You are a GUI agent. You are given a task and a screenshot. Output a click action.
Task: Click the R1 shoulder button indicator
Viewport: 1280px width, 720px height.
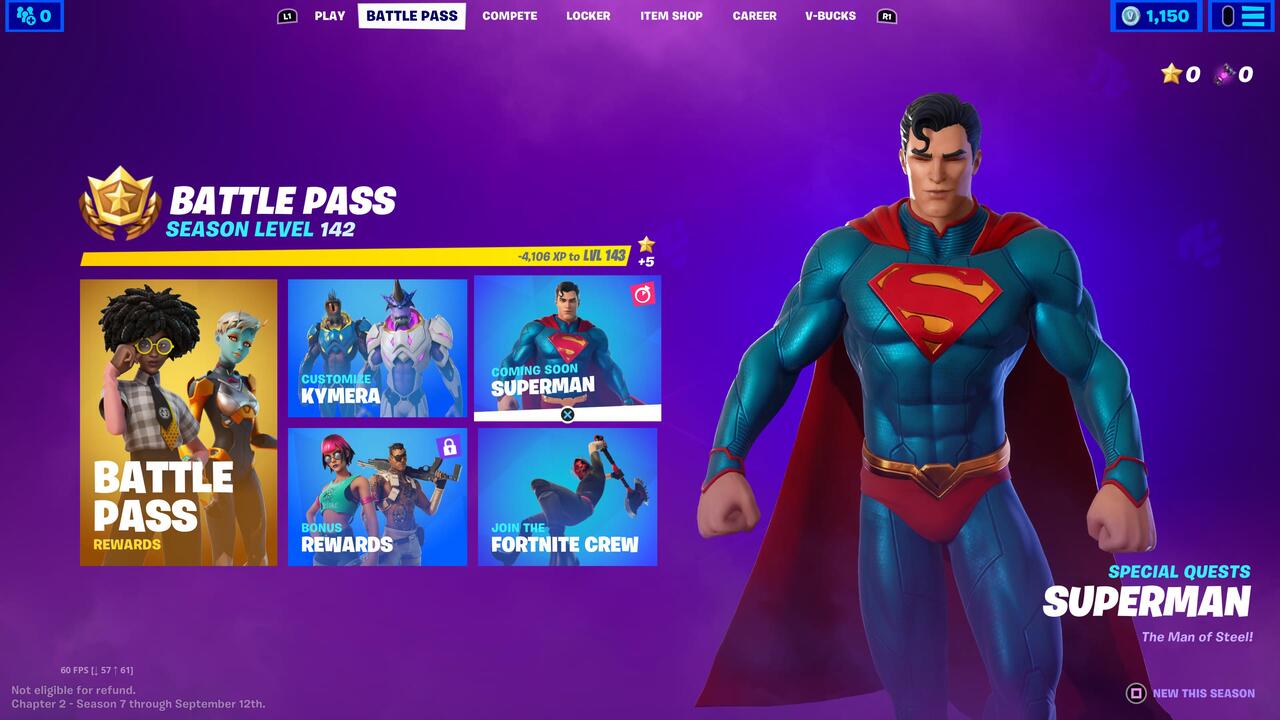click(x=888, y=16)
